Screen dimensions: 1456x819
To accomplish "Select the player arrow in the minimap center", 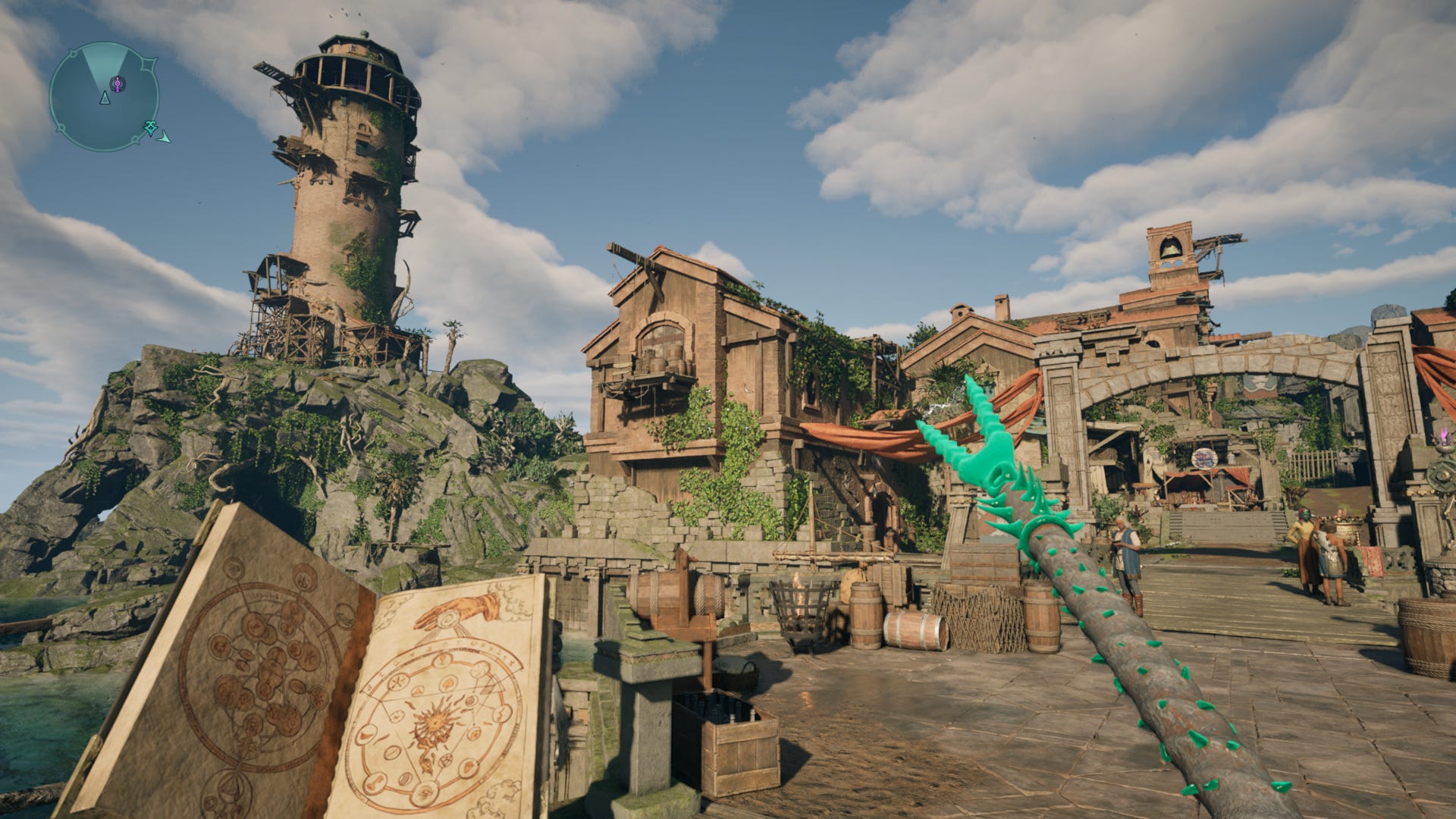I will click(105, 99).
